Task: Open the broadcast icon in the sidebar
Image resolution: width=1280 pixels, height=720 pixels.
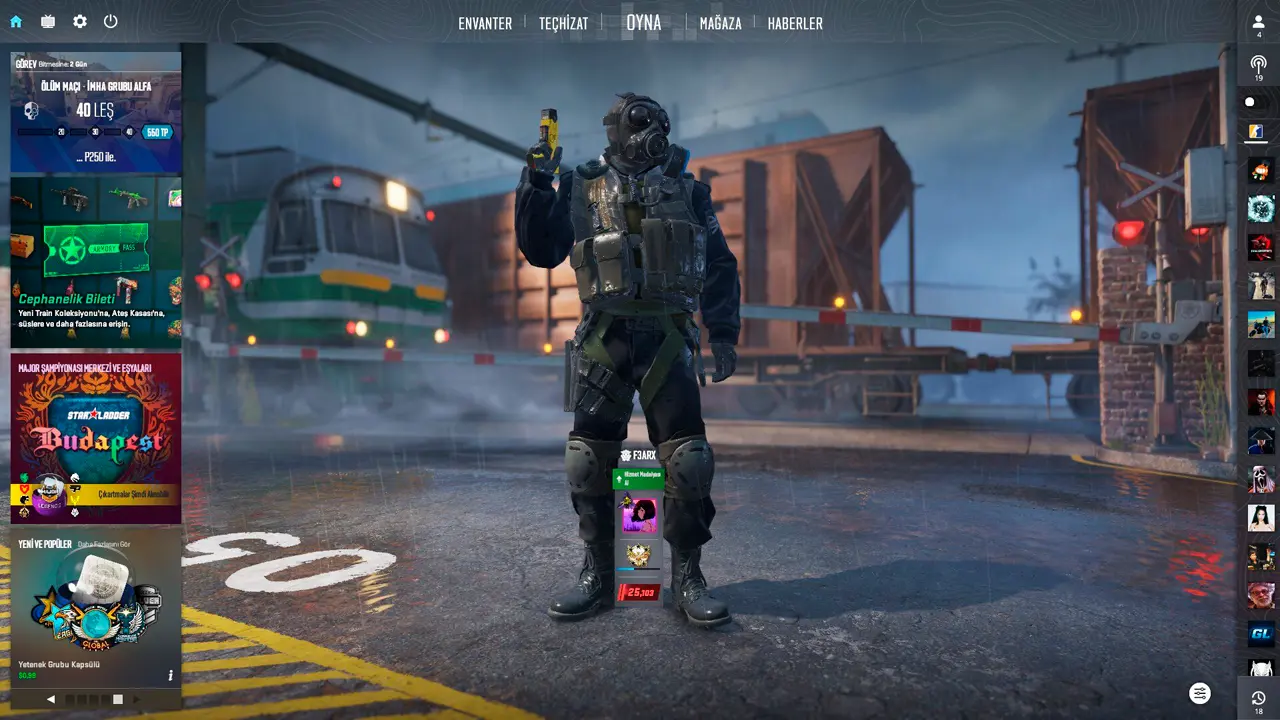Action: pos(1259,64)
